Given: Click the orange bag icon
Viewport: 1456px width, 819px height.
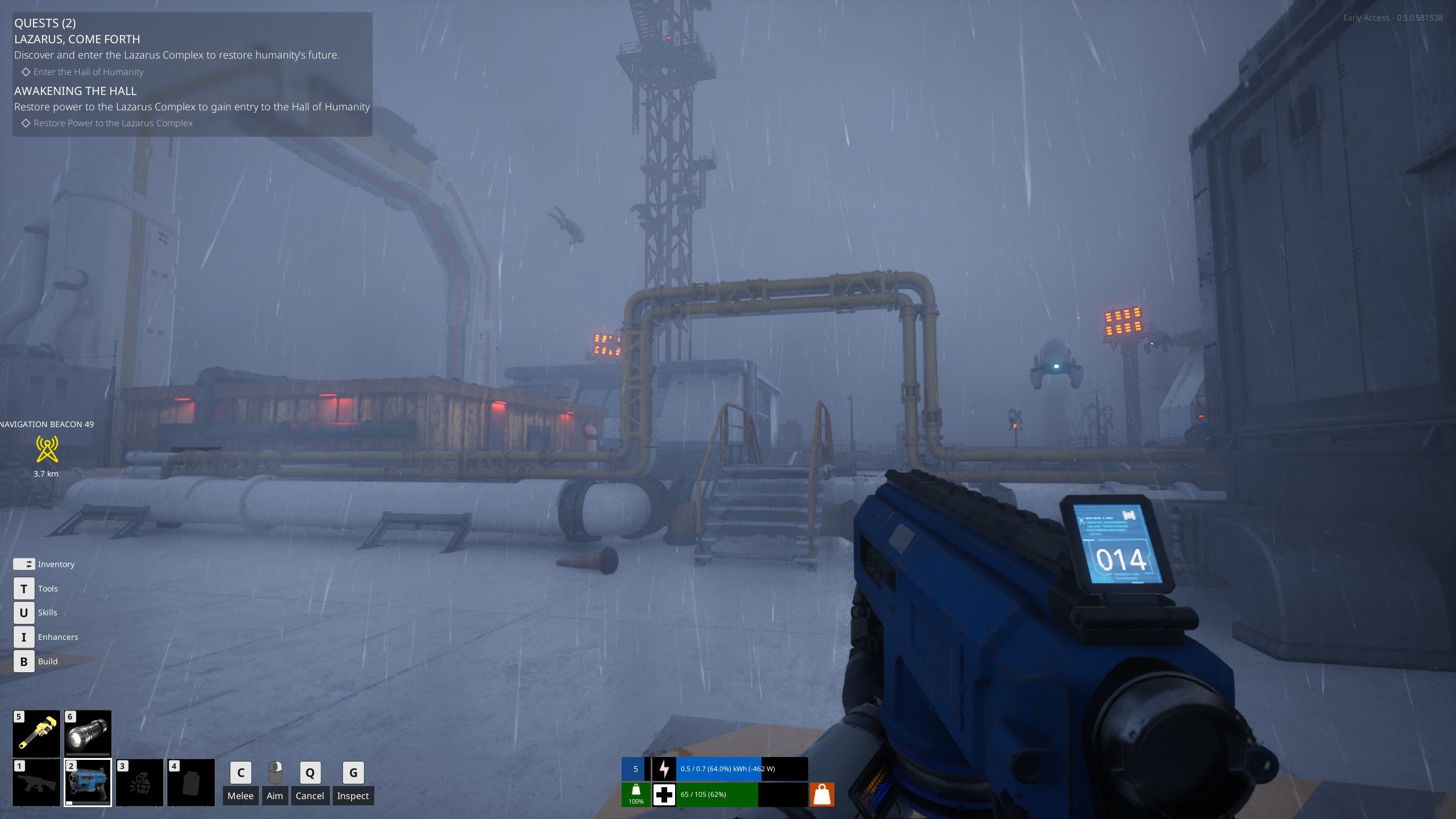Looking at the screenshot, I should click(x=821, y=795).
